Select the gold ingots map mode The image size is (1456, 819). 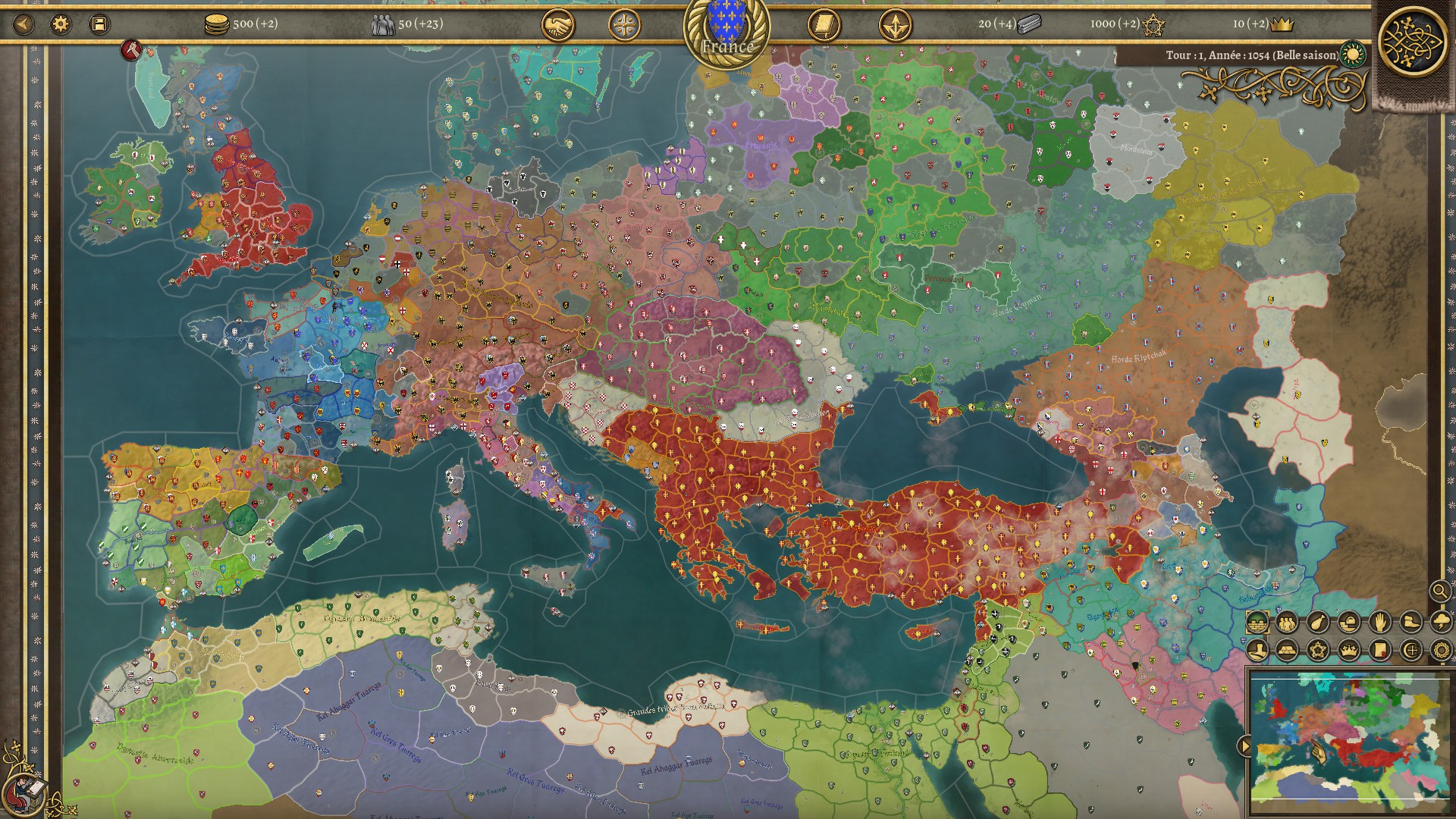pos(1287,651)
